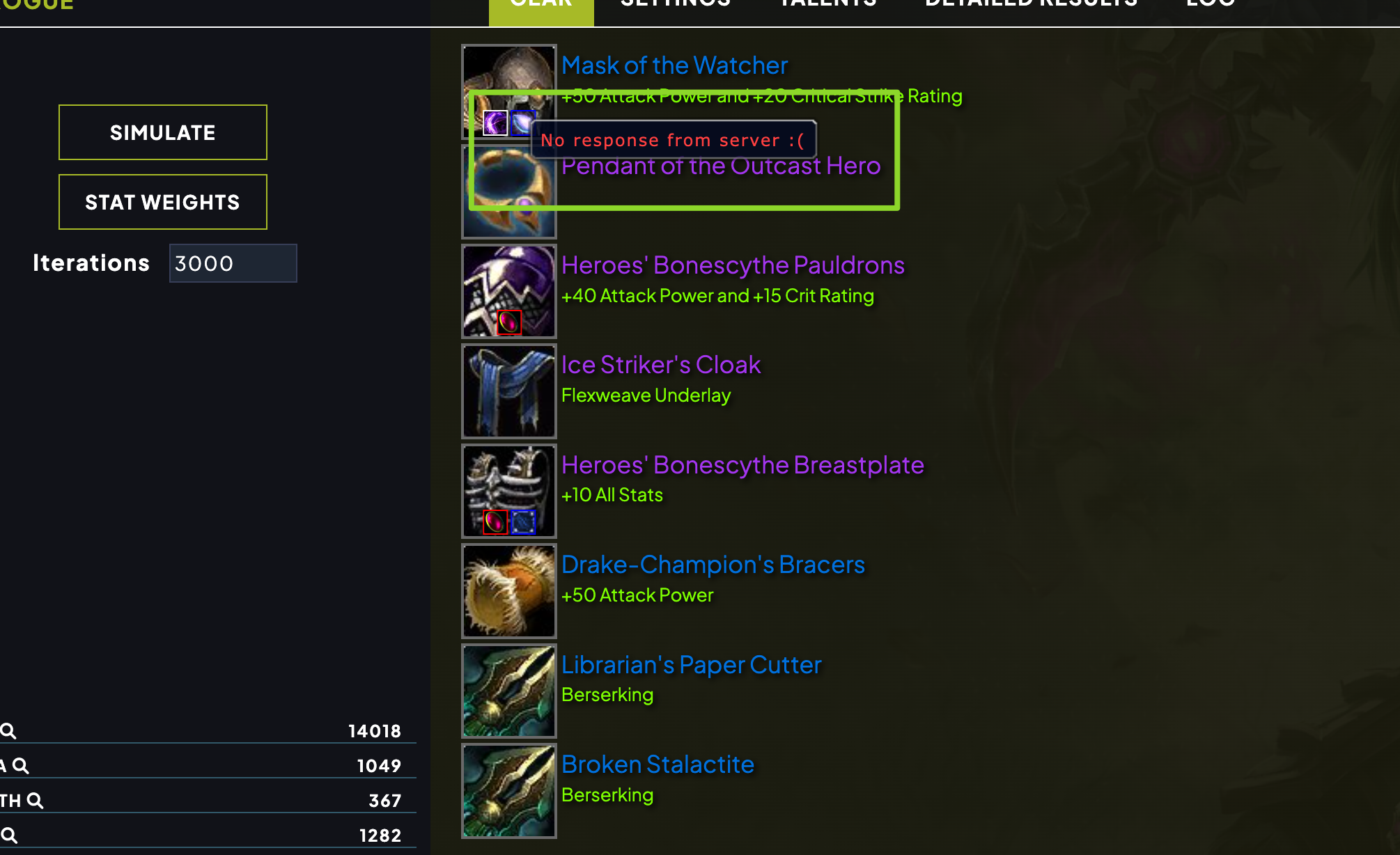This screenshot has width=1400, height=855.
Task: Click the Ice Striker's Cloak slot icon
Action: 508,391
